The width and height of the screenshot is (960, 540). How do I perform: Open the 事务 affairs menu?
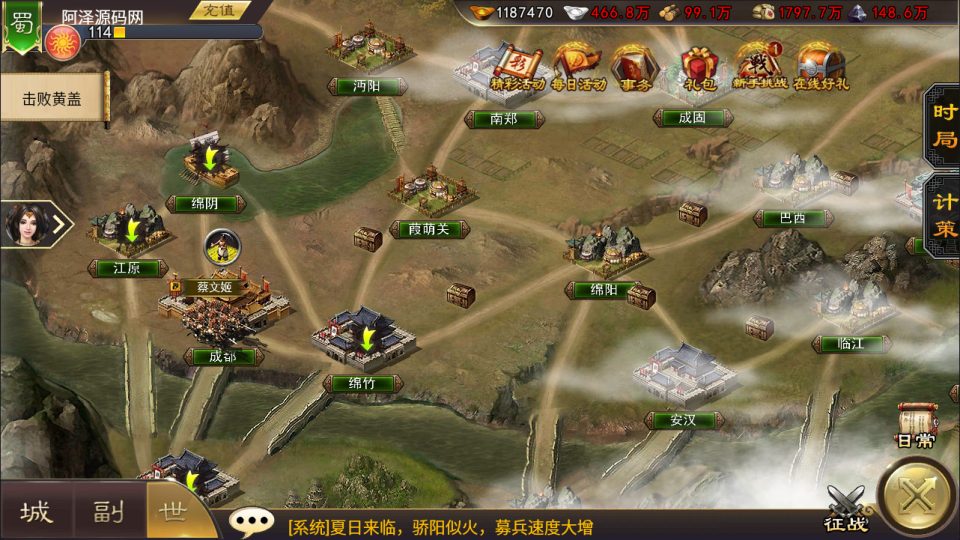(634, 68)
